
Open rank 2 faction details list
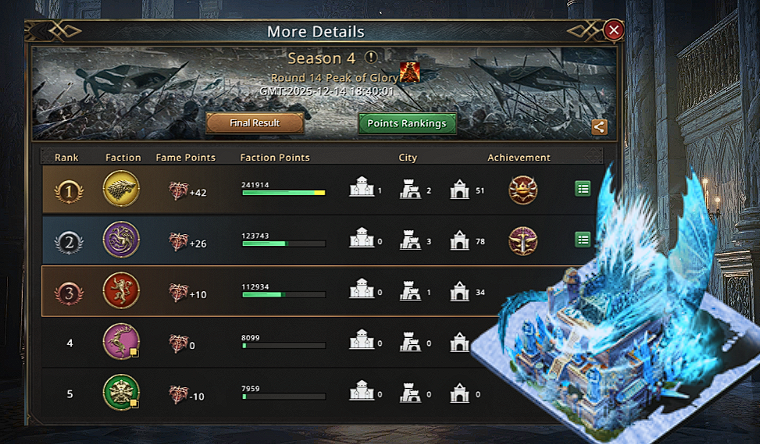tap(583, 239)
